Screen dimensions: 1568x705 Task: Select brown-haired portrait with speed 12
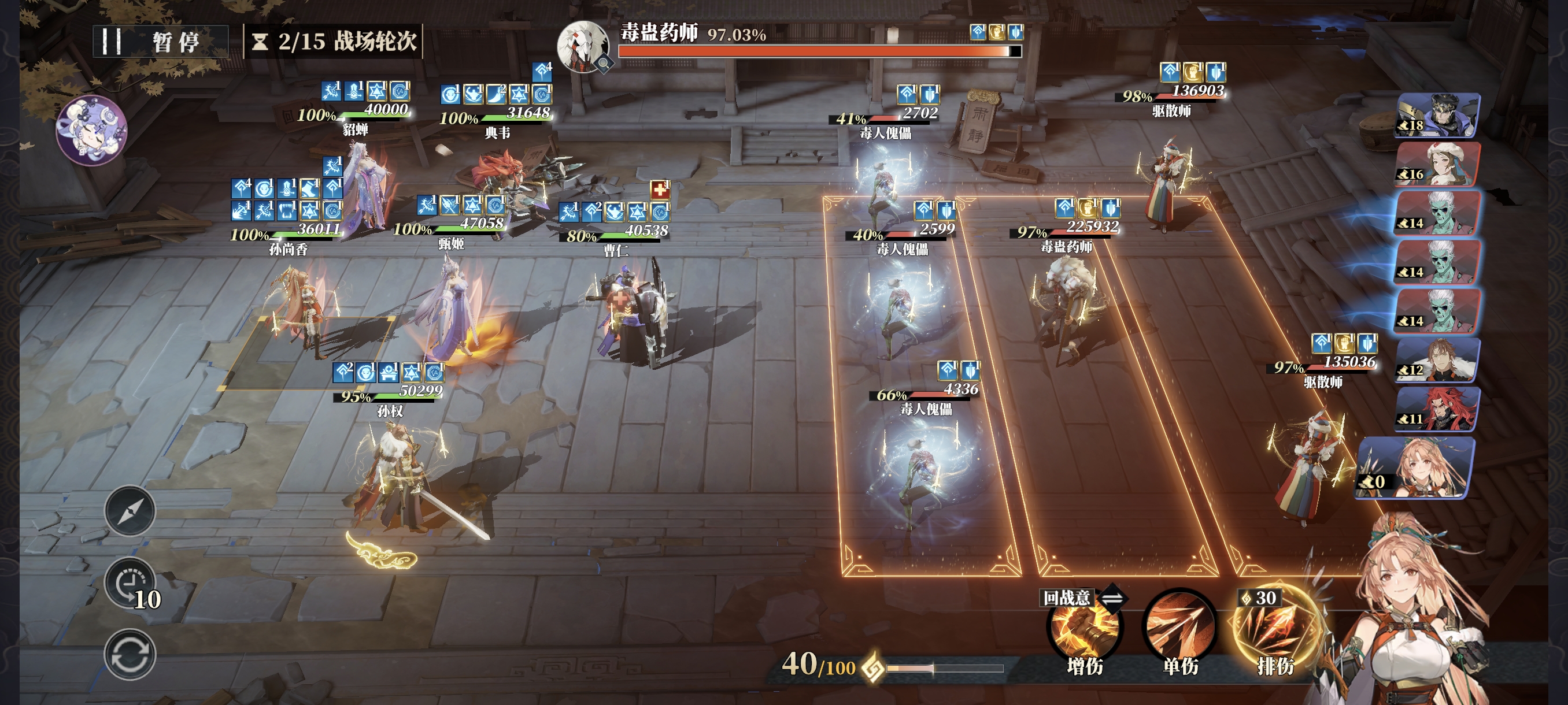coord(1437,360)
